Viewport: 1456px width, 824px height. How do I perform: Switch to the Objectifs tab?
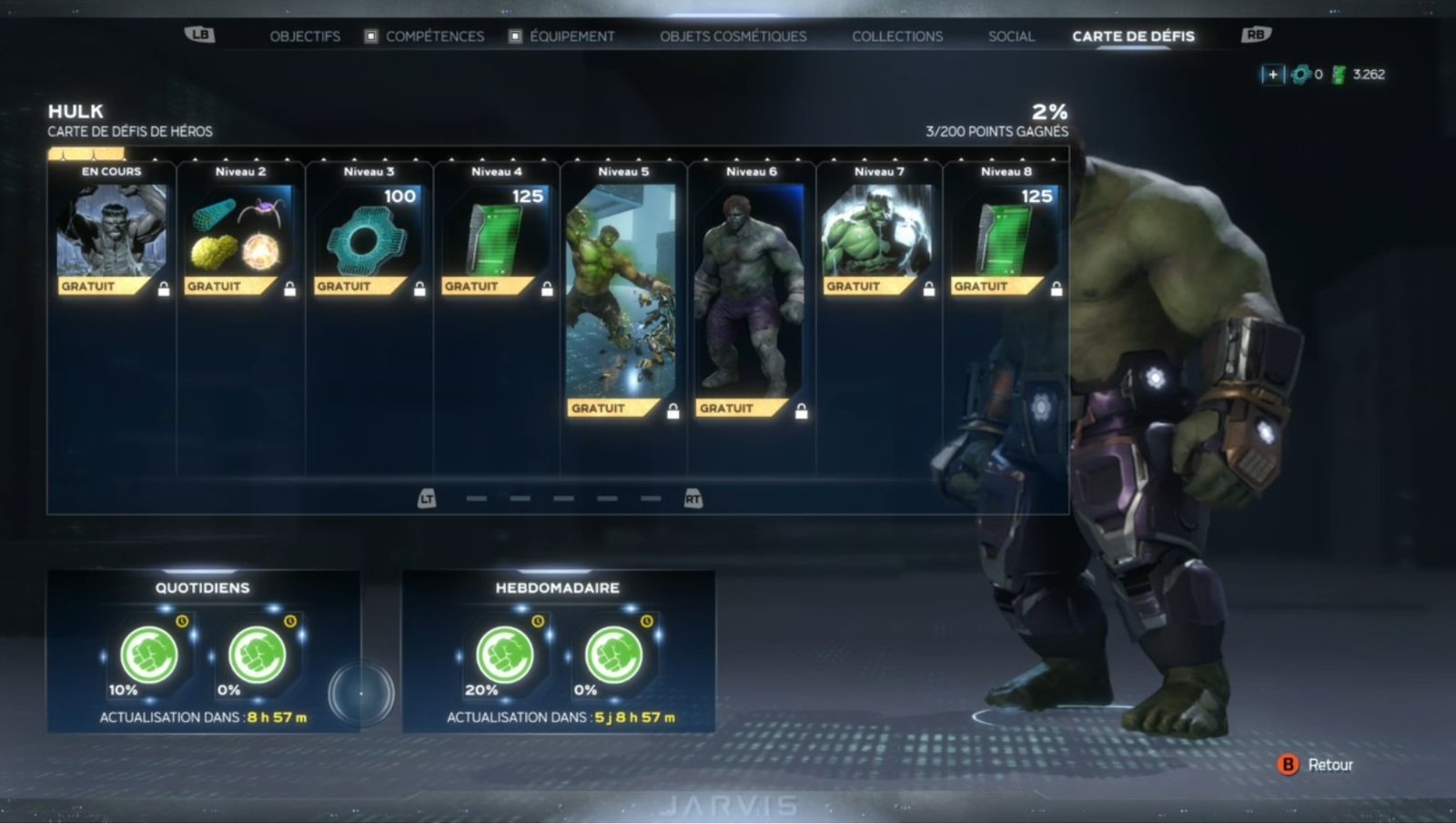[305, 36]
